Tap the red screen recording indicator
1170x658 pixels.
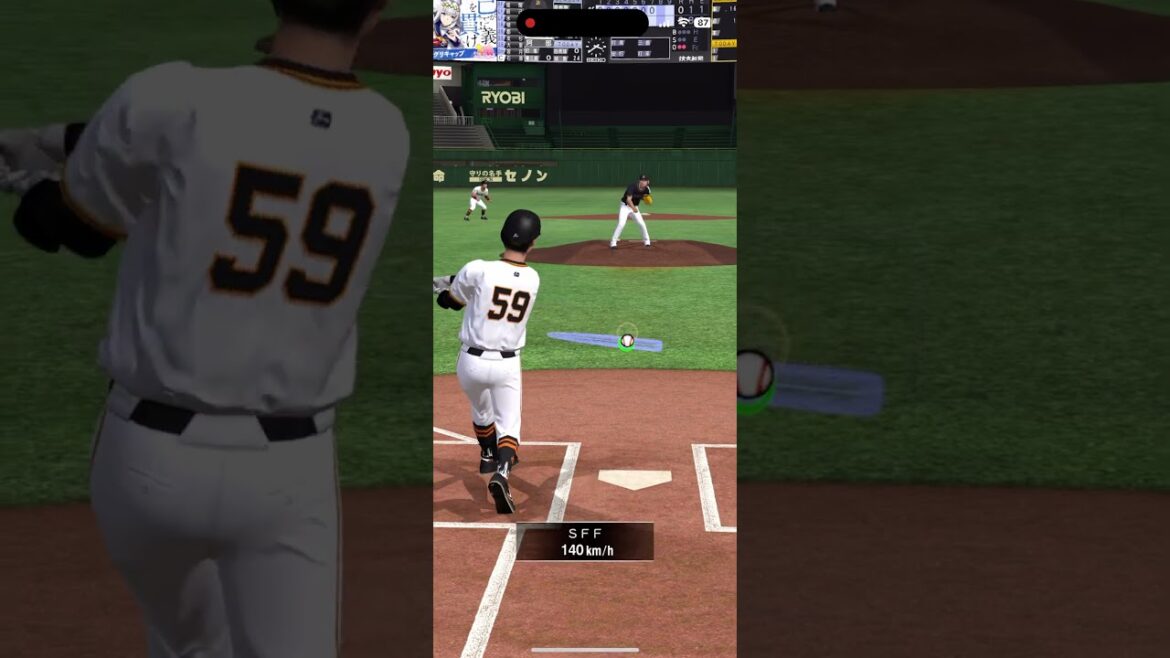[x=530, y=23]
